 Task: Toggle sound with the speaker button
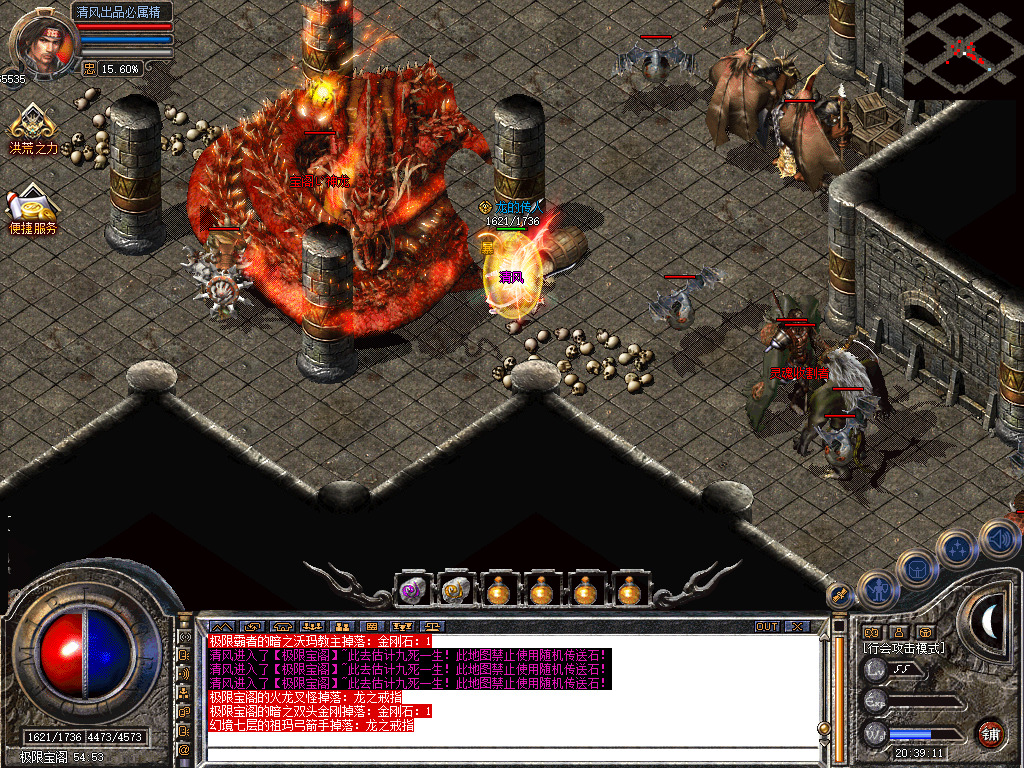[998, 537]
